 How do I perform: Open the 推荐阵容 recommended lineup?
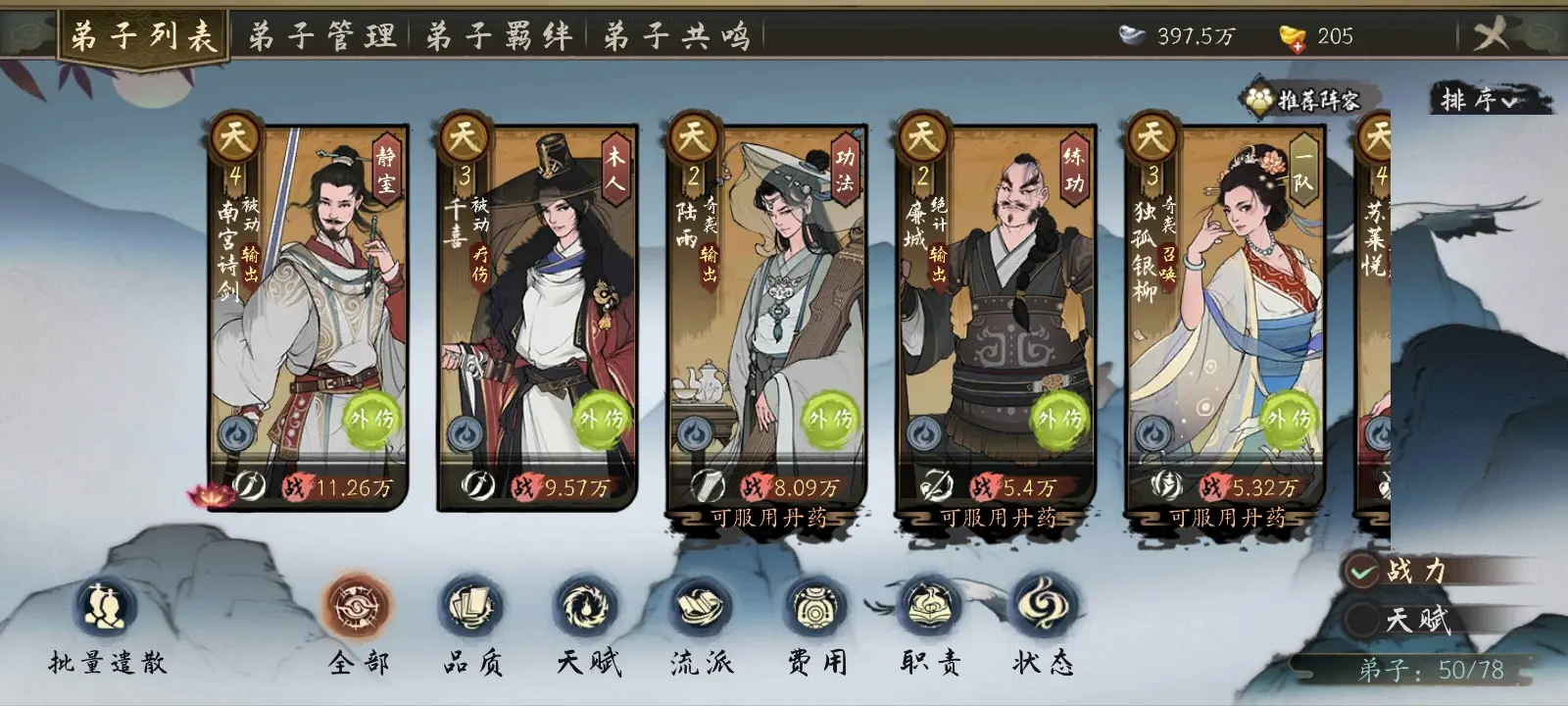click(x=1302, y=99)
